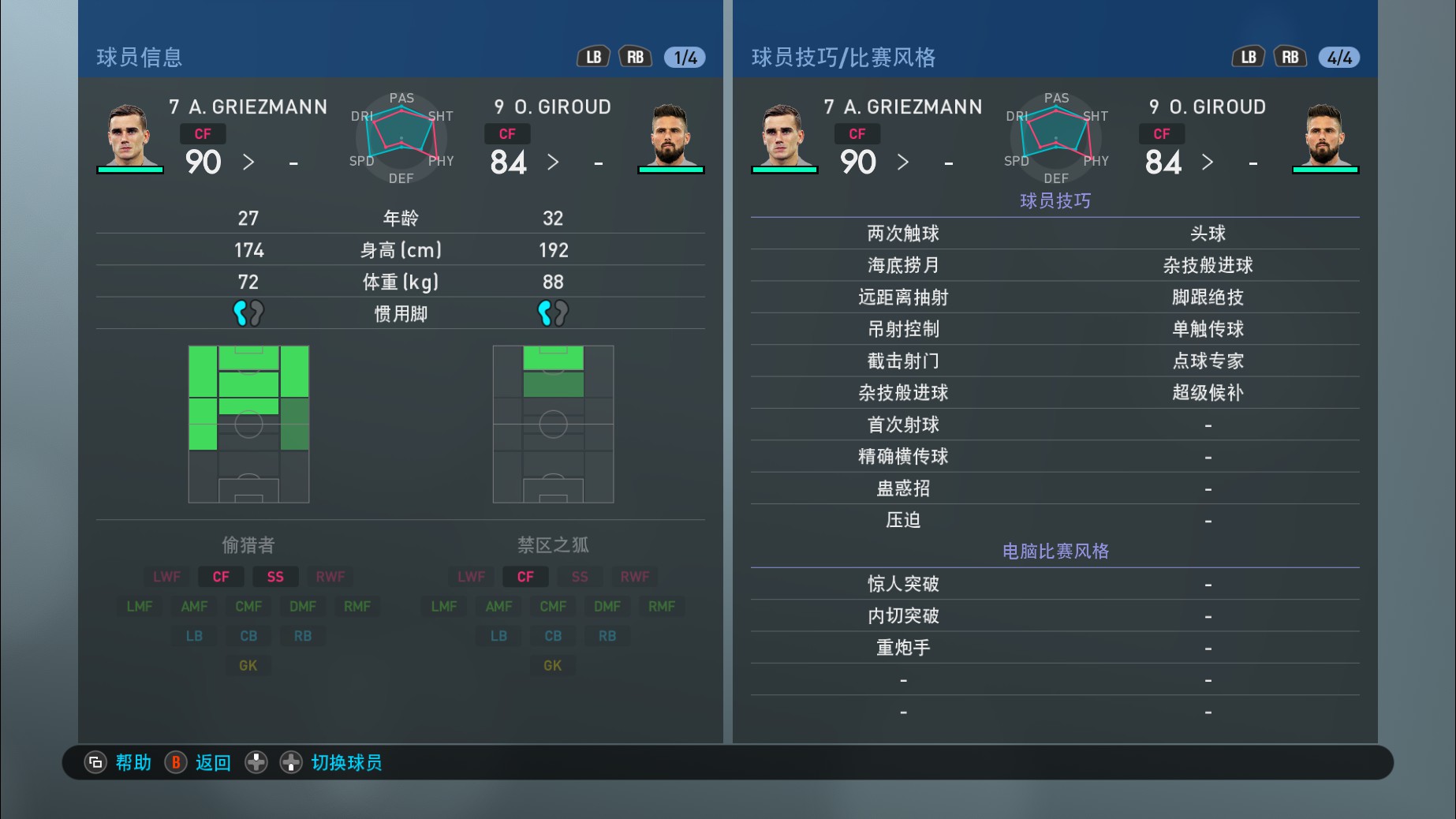Click the 帮助 help icon in bottom bar
This screenshot has width=1456, height=819.
[x=95, y=762]
